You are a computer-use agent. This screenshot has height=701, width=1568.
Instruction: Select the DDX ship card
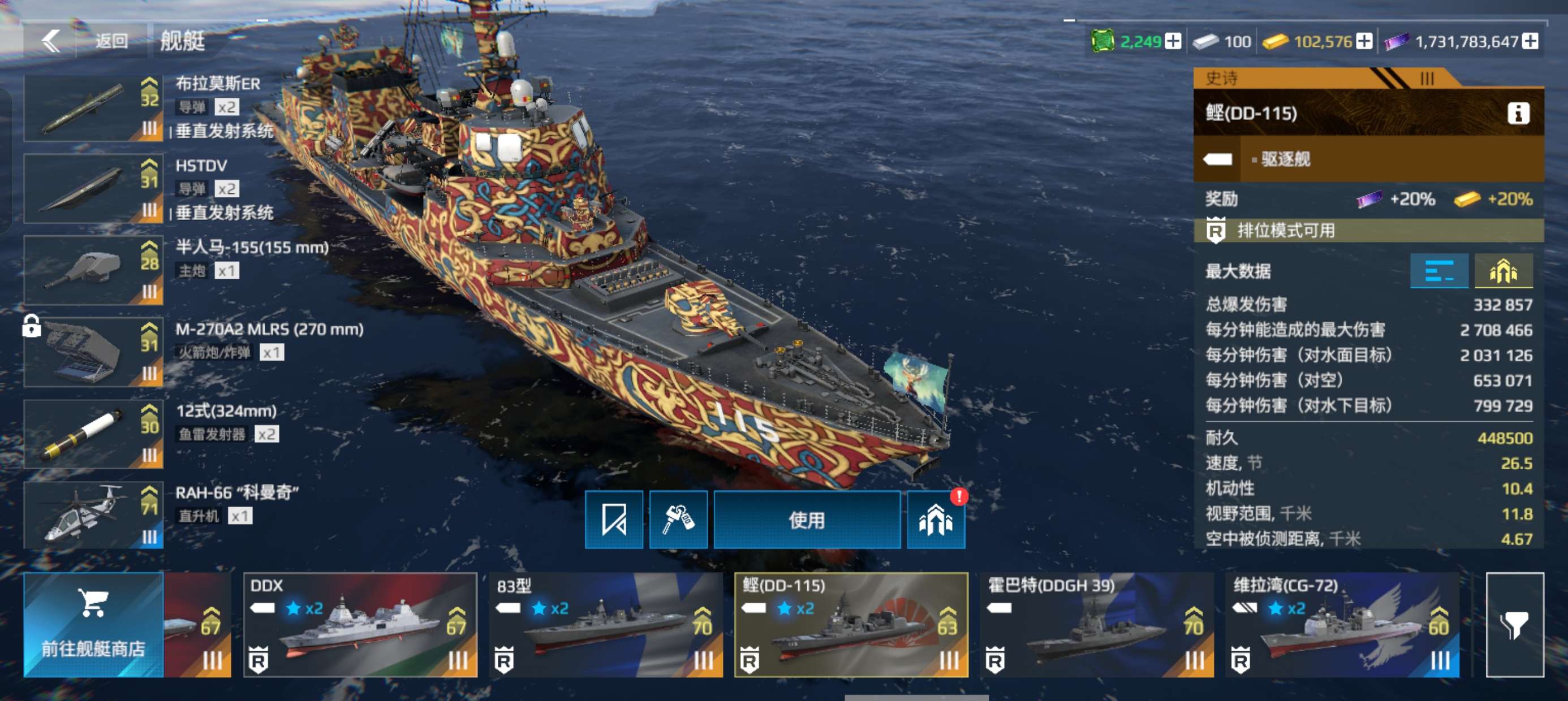360,624
